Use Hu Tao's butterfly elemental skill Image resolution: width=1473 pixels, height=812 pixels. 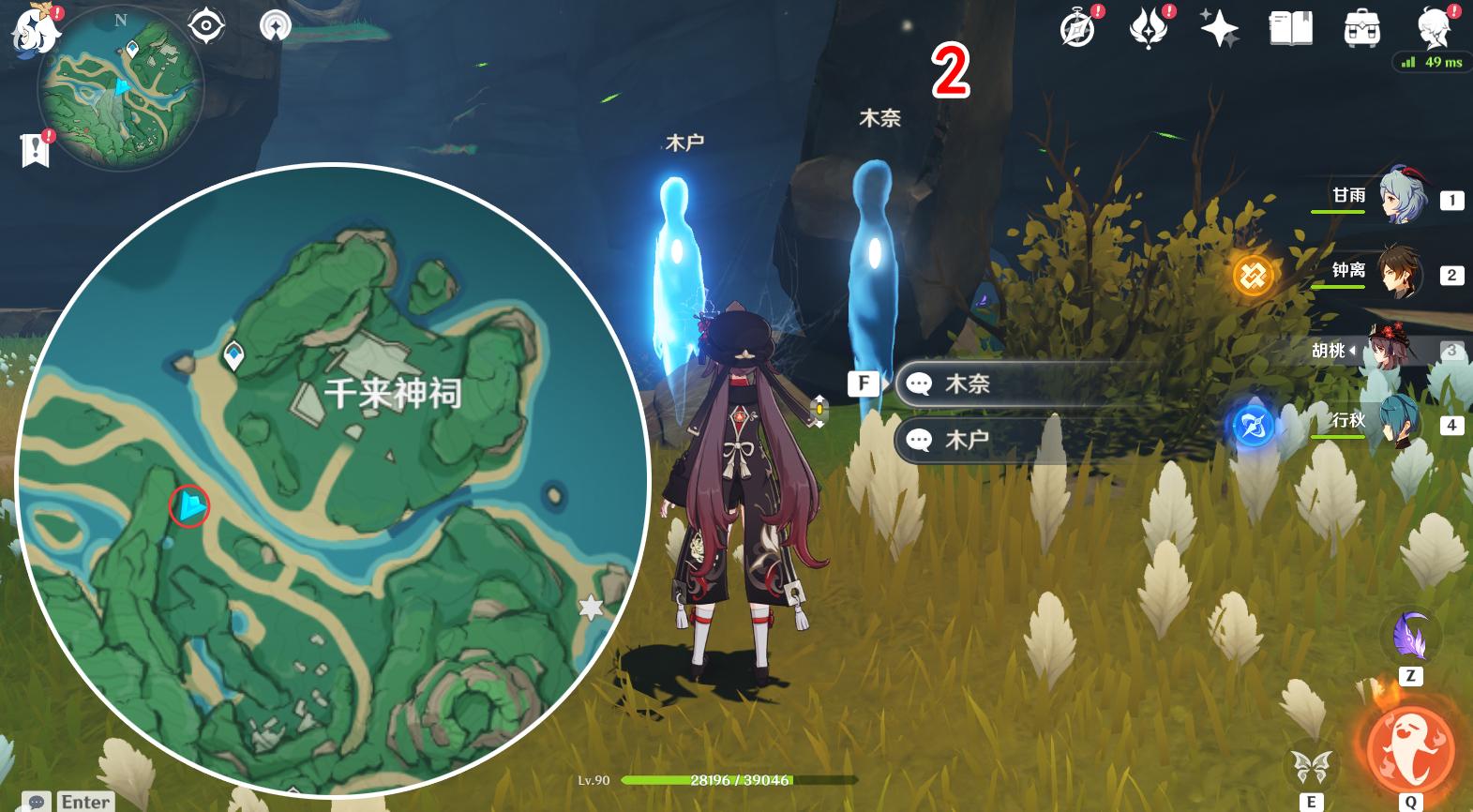pyautogui.click(x=1312, y=766)
